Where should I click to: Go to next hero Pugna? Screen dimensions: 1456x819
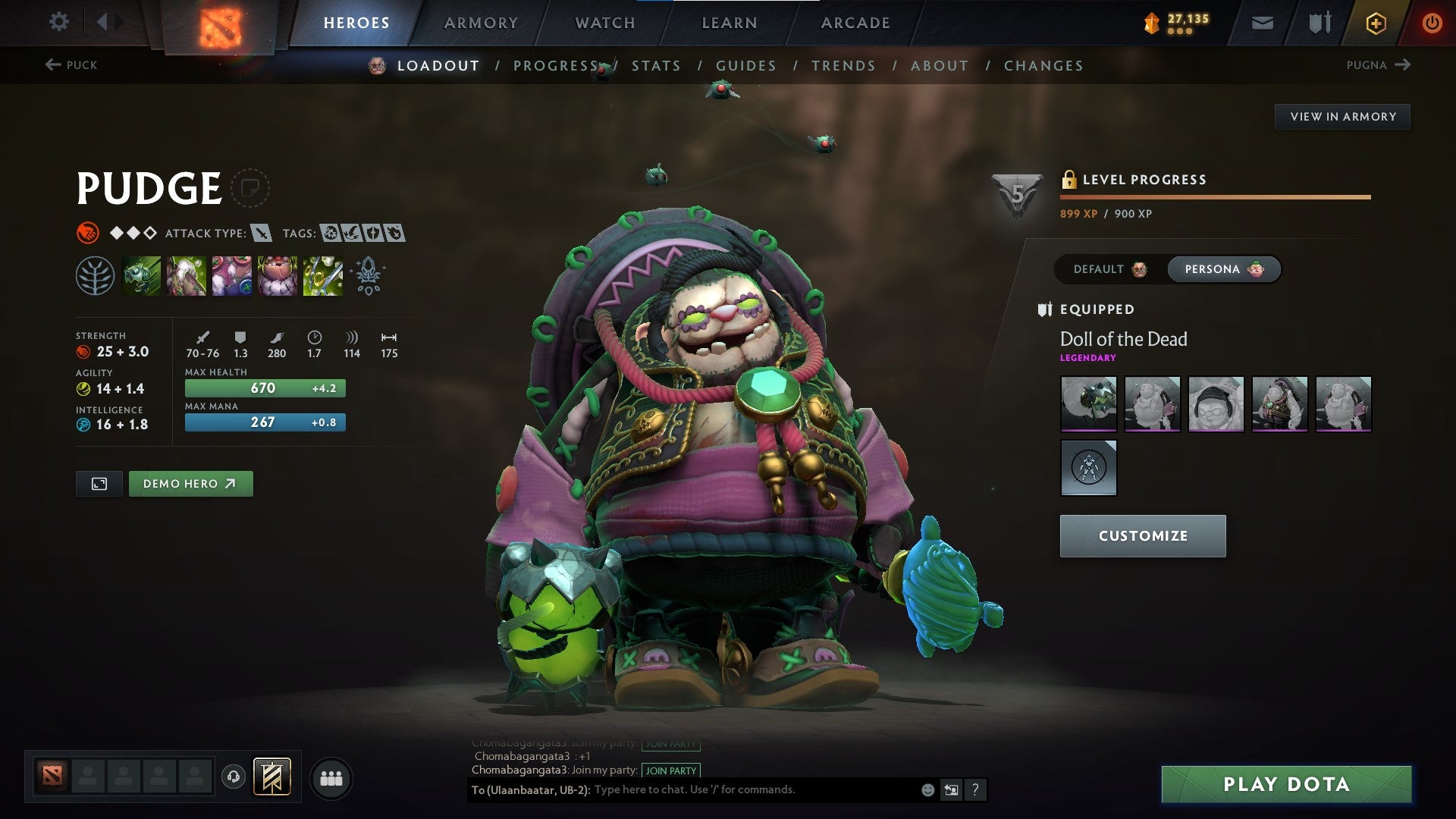1377,65
